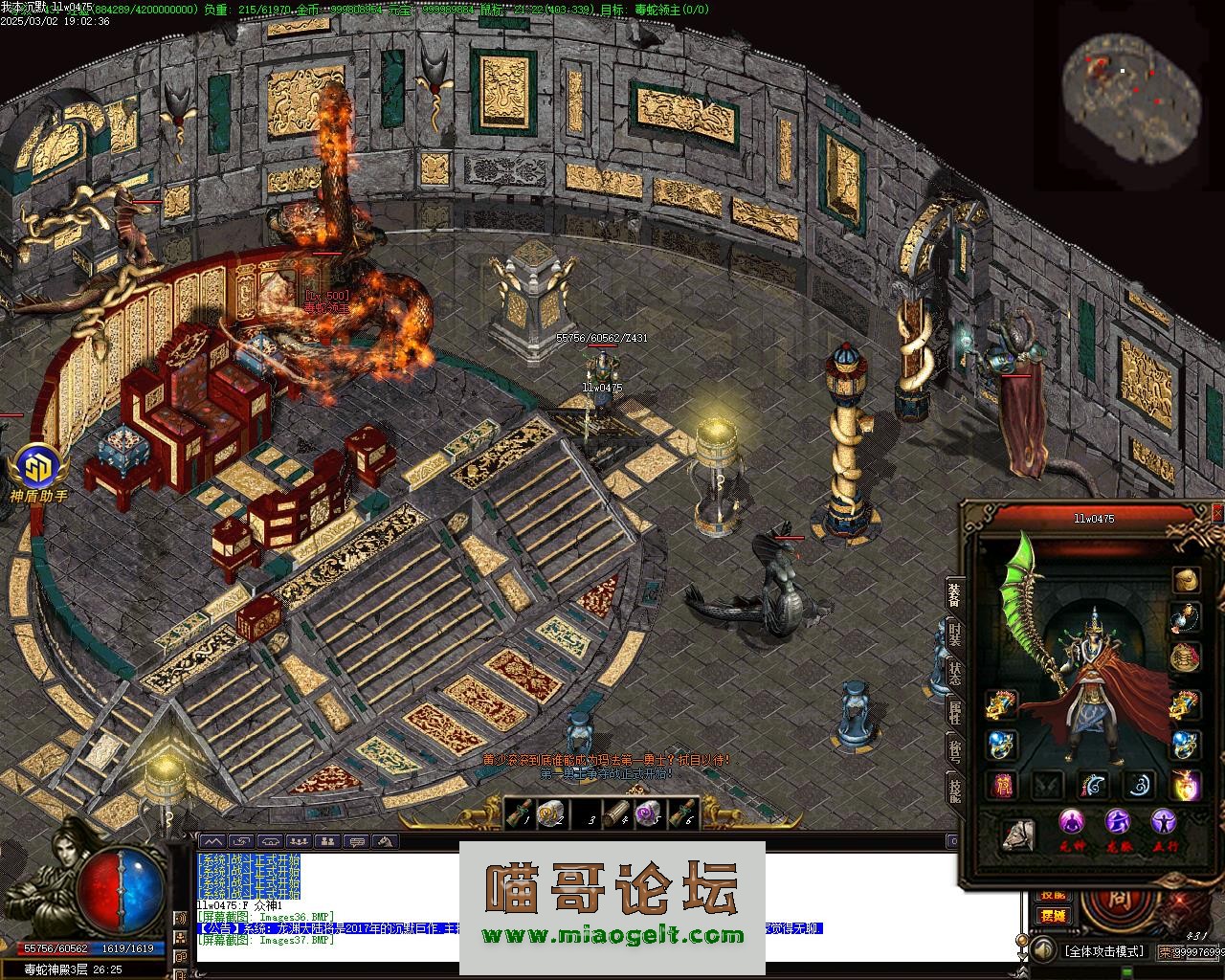Open the 状态 (status) tab
The height and width of the screenshot is (980, 1225).
954,672
